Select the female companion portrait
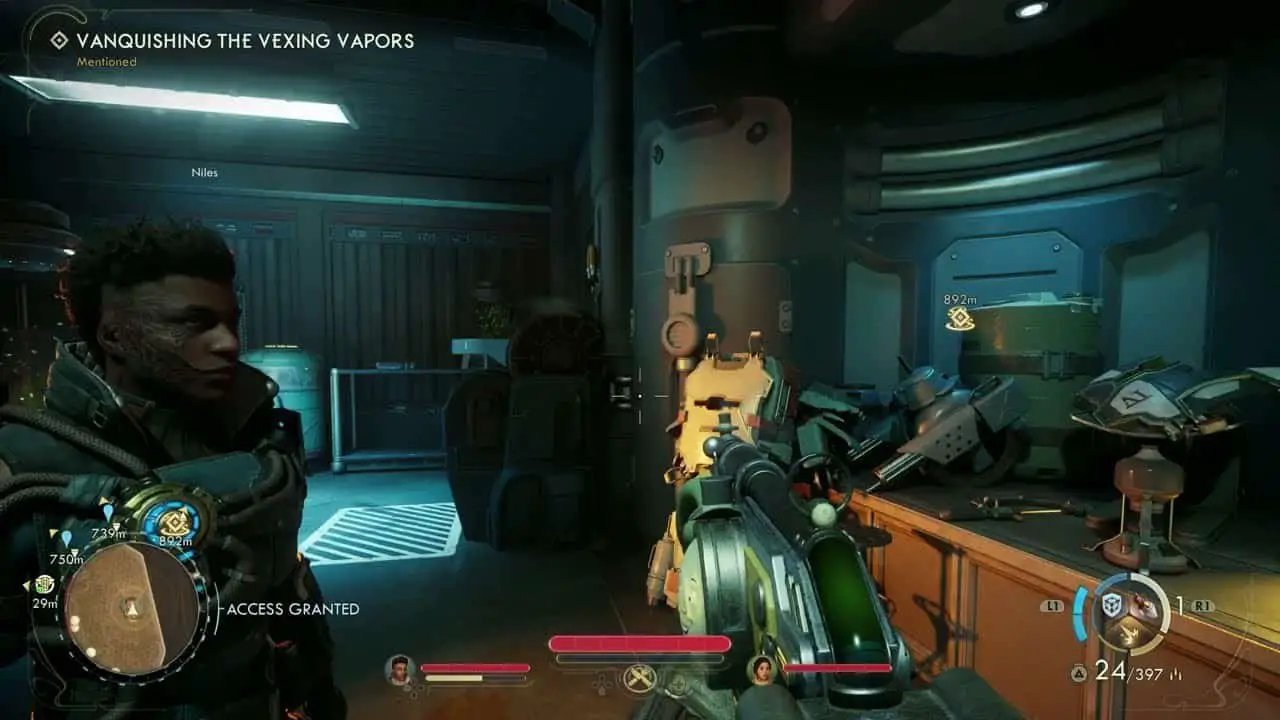 click(x=763, y=668)
